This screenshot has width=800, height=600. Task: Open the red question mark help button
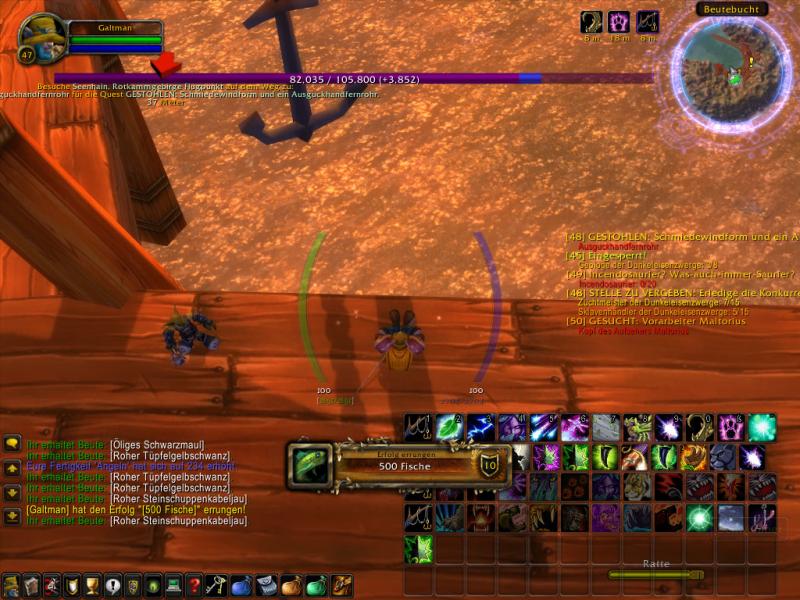coord(194,586)
